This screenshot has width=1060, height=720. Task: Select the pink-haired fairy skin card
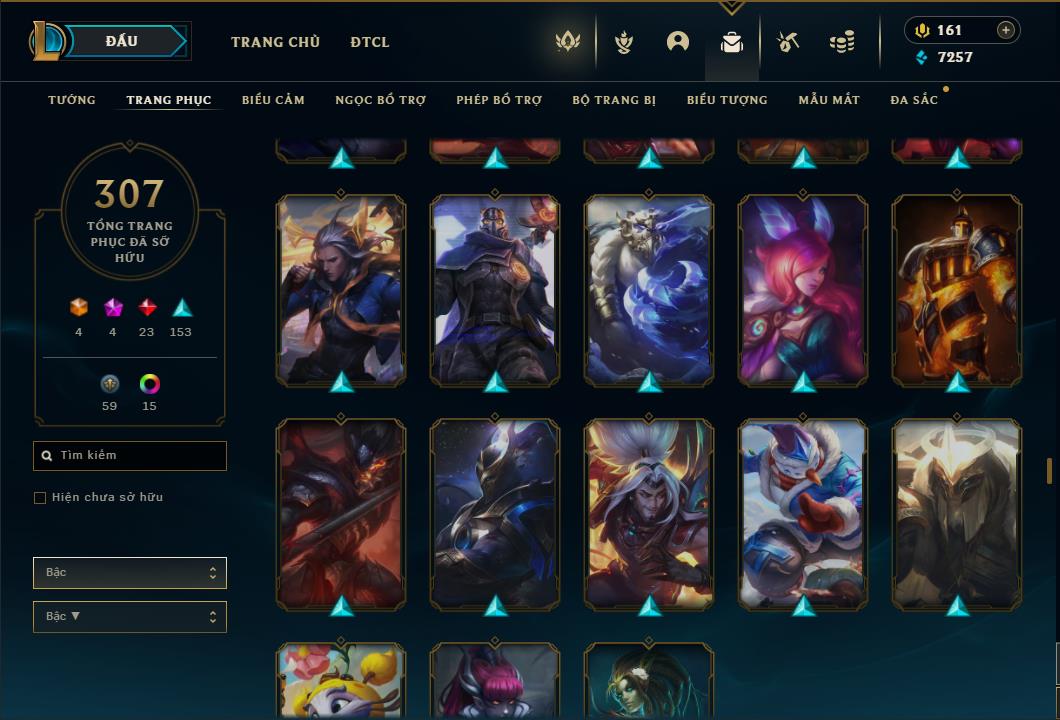(803, 290)
